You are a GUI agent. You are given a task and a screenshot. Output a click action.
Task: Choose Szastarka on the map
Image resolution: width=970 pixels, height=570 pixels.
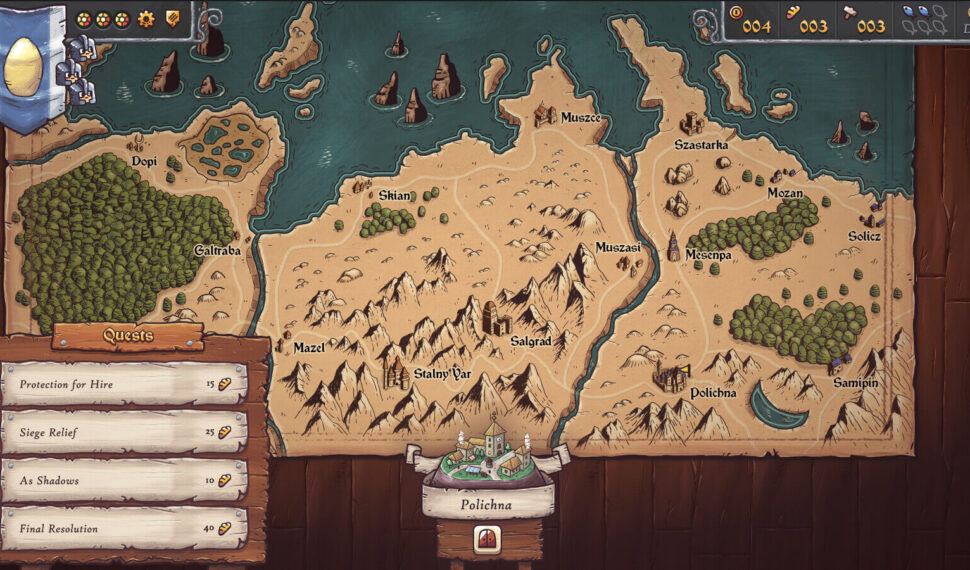(x=691, y=124)
